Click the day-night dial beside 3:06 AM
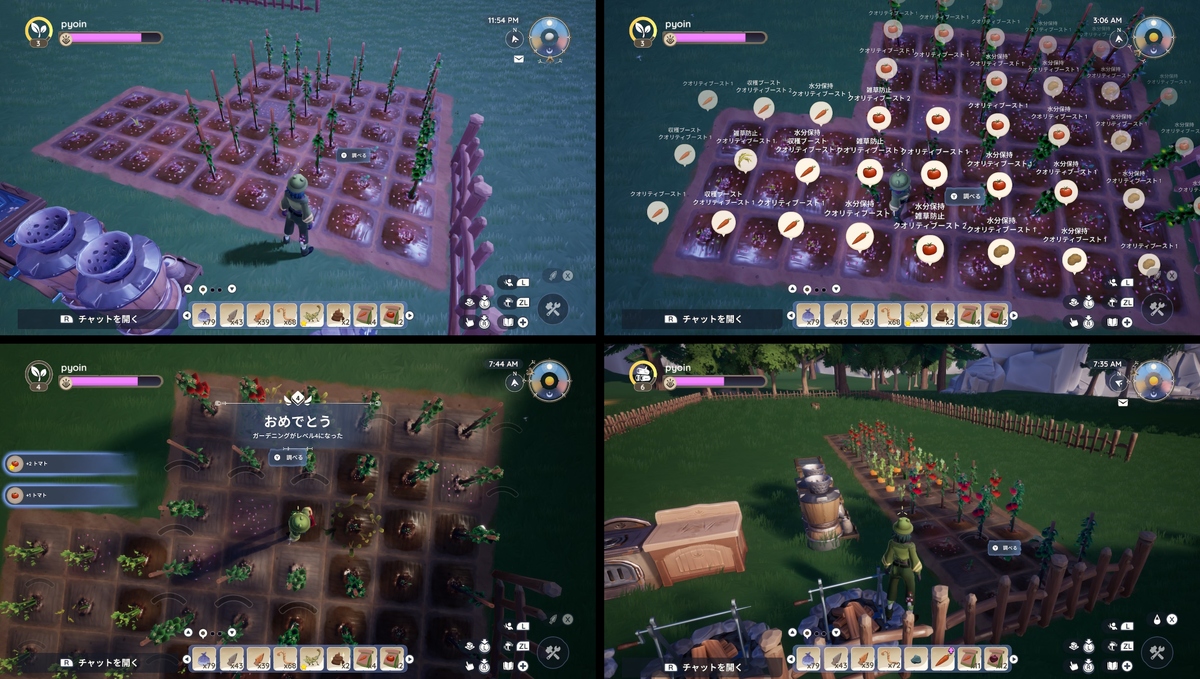Image resolution: width=1200 pixels, height=679 pixels. tap(1152, 36)
